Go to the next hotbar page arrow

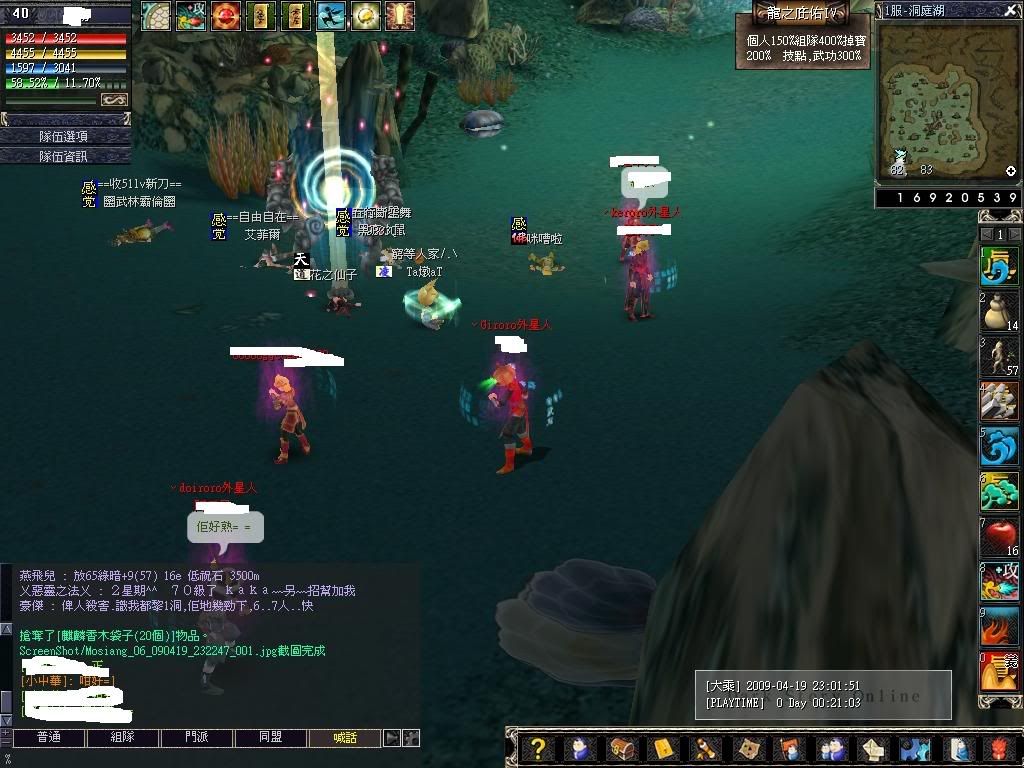(1014, 234)
